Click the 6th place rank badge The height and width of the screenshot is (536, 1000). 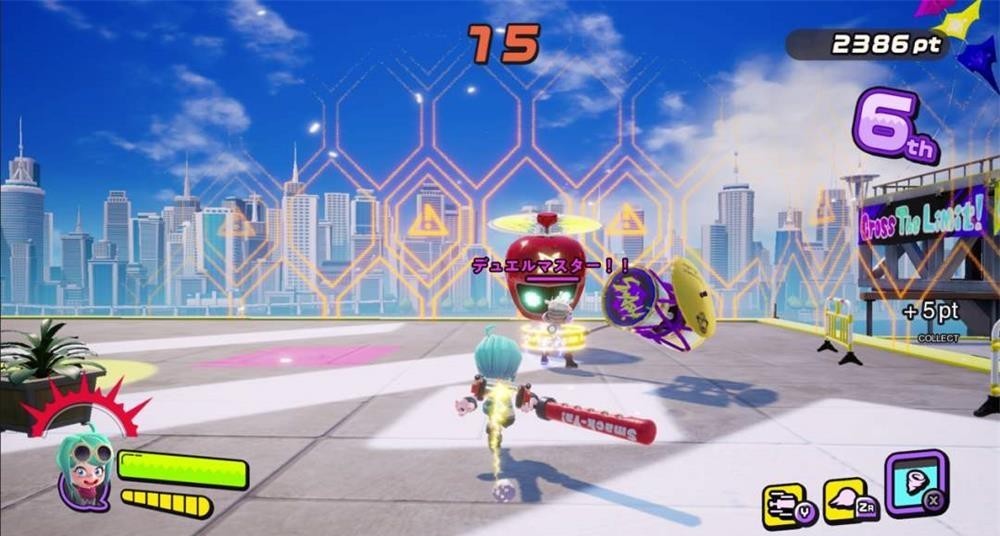(x=893, y=126)
